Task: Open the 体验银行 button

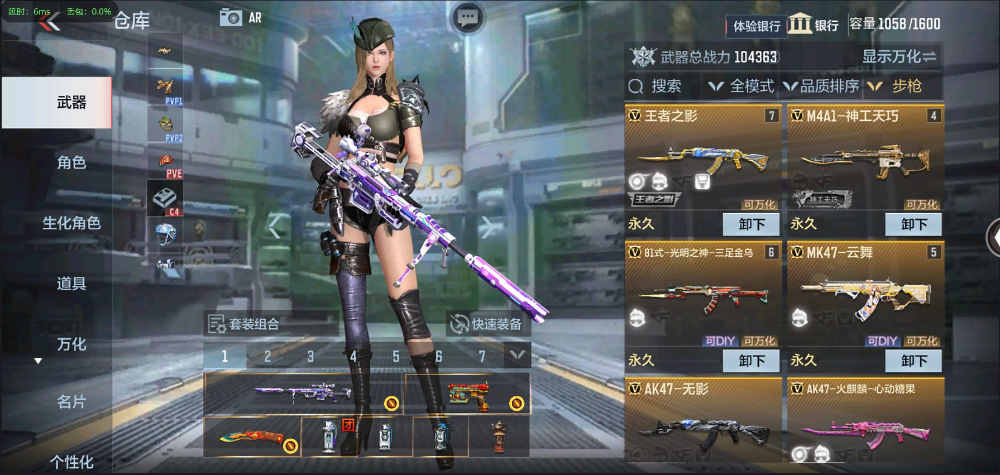Action: point(756,25)
